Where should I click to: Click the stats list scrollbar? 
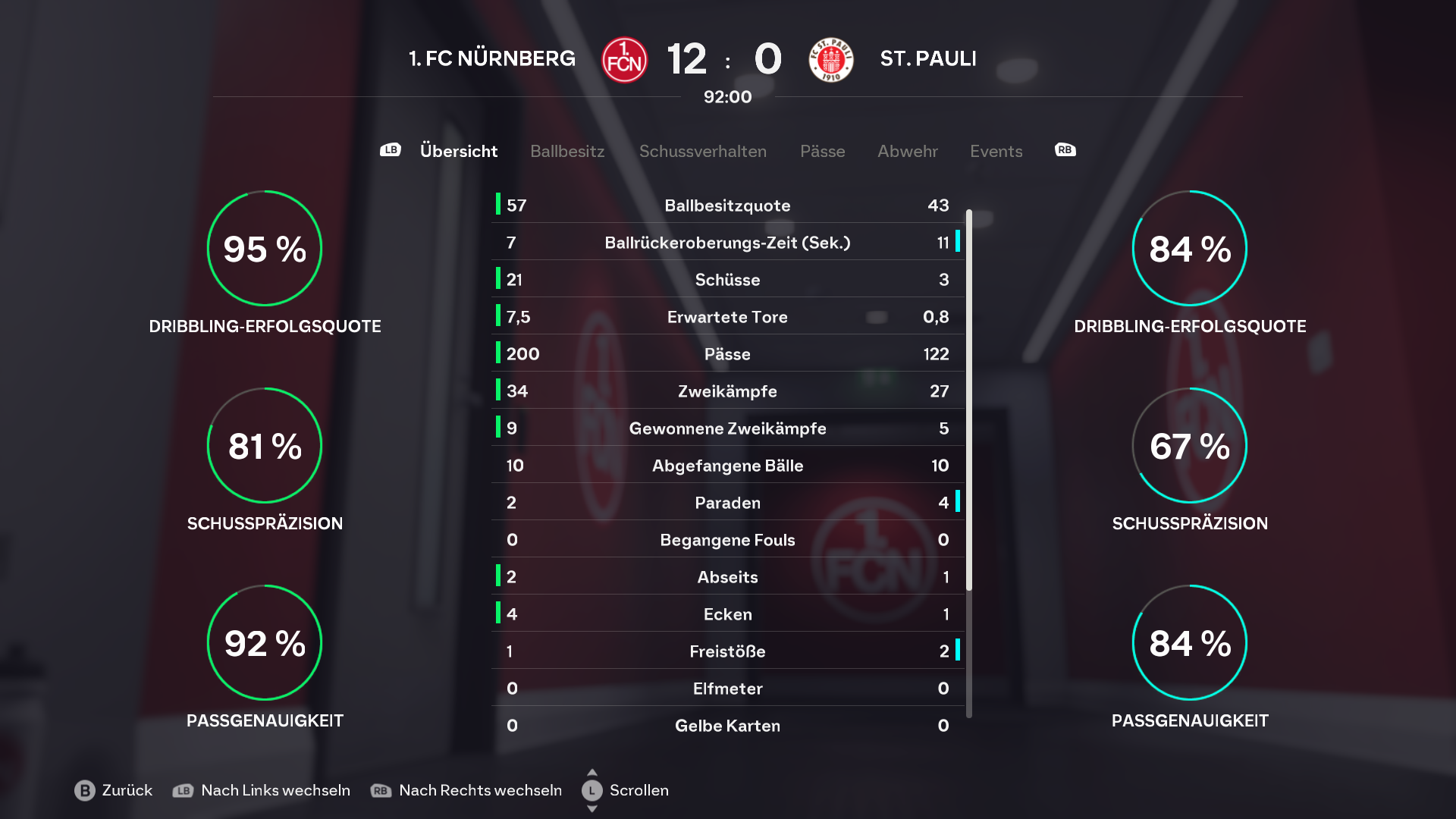(x=968, y=402)
